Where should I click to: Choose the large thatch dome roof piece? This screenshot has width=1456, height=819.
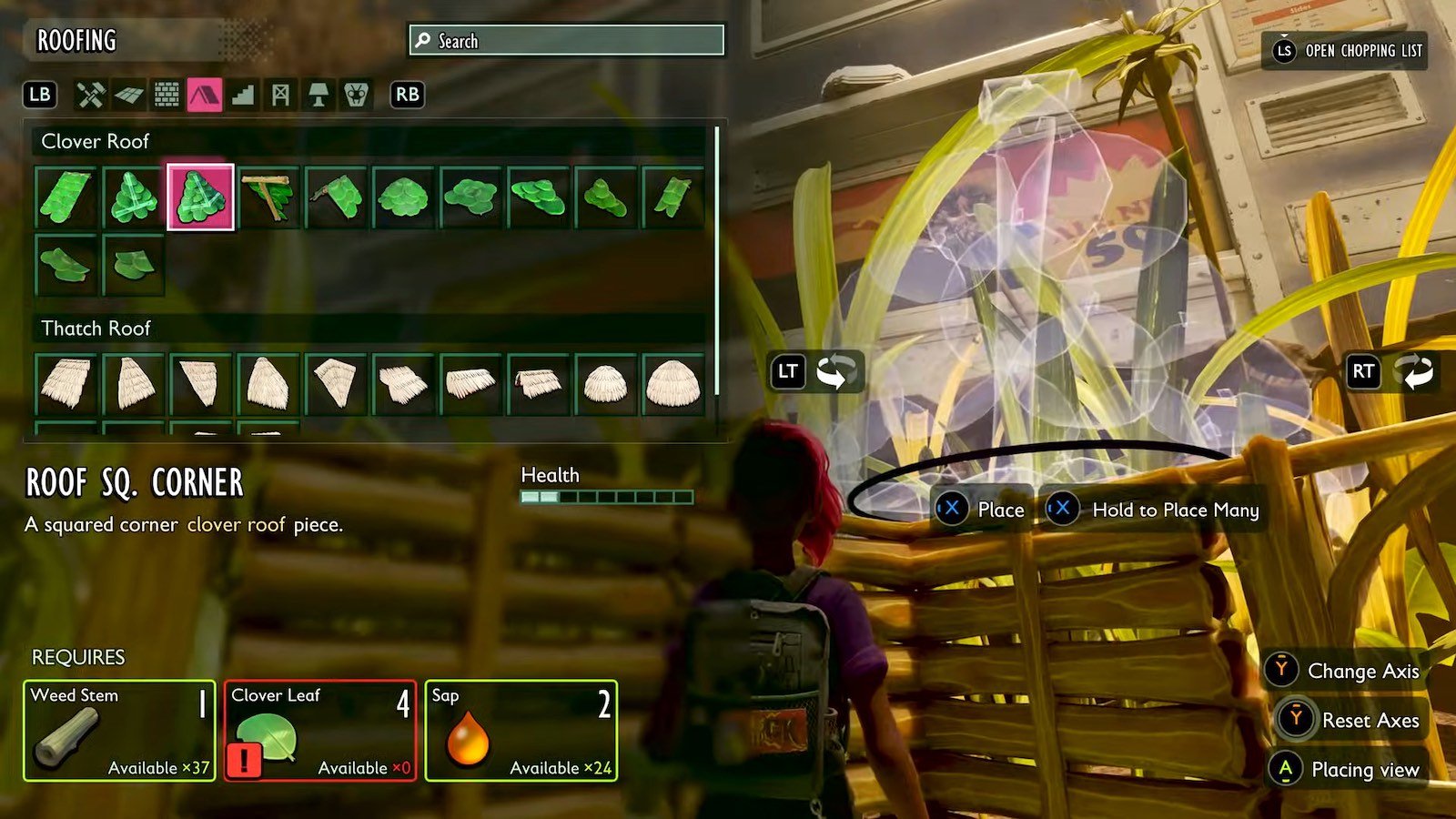[672, 383]
